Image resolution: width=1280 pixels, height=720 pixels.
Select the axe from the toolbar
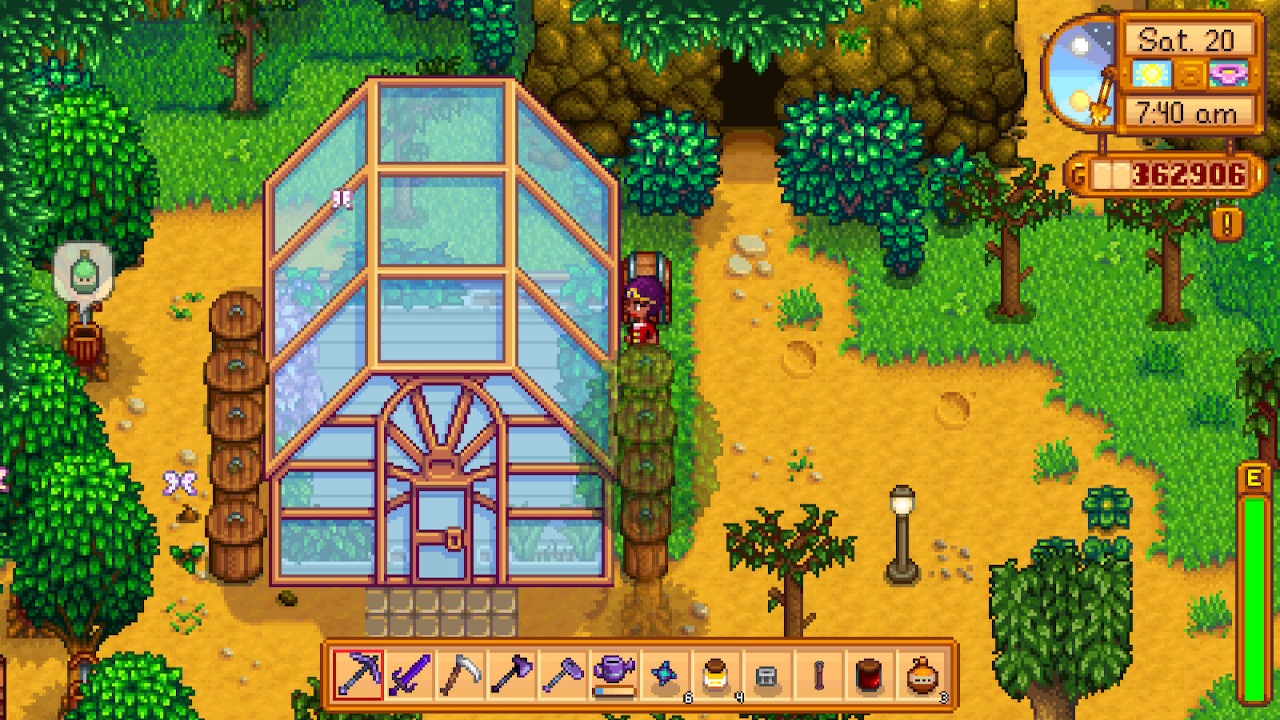coord(512,675)
